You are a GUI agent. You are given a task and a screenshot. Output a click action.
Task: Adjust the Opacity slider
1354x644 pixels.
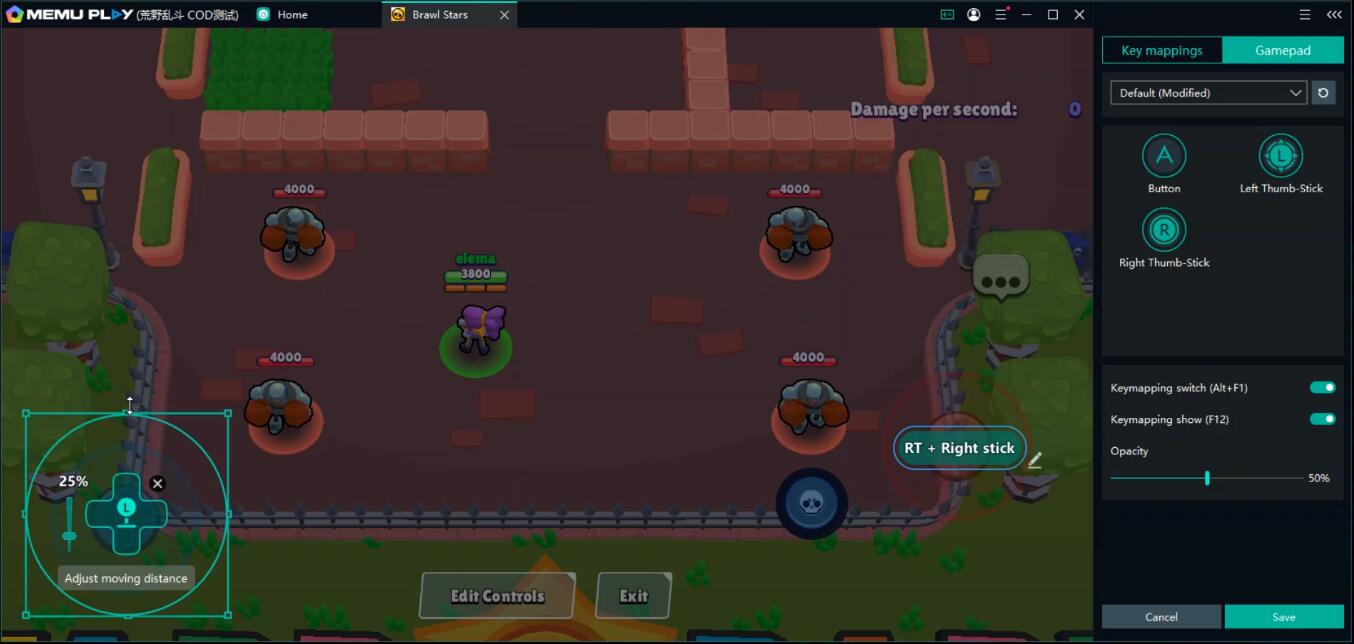coord(1207,478)
